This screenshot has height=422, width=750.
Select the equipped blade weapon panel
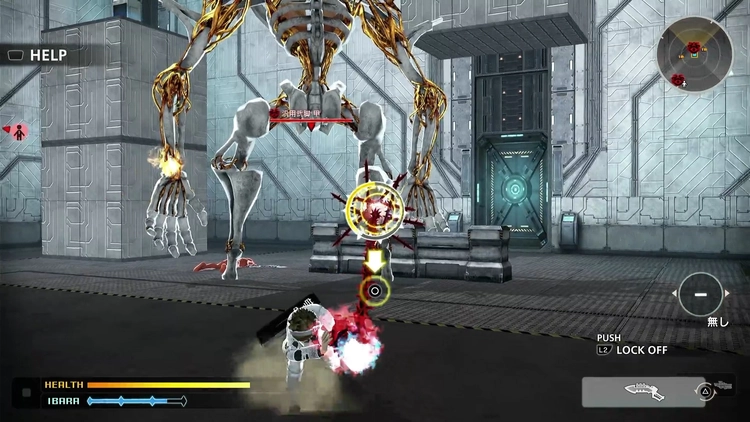tap(643, 391)
